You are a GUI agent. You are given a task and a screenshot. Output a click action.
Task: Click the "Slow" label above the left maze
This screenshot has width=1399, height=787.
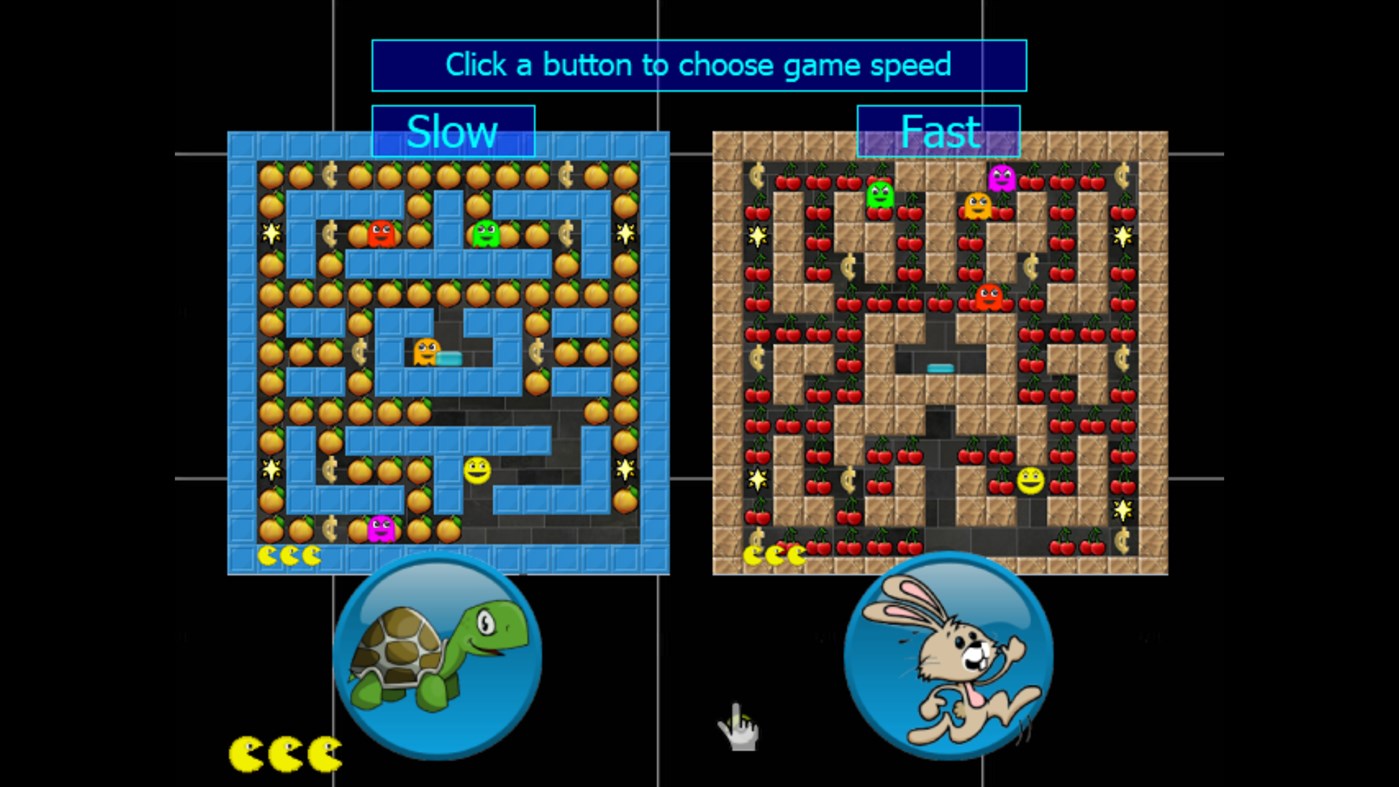pyautogui.click(x=453, y=131)
